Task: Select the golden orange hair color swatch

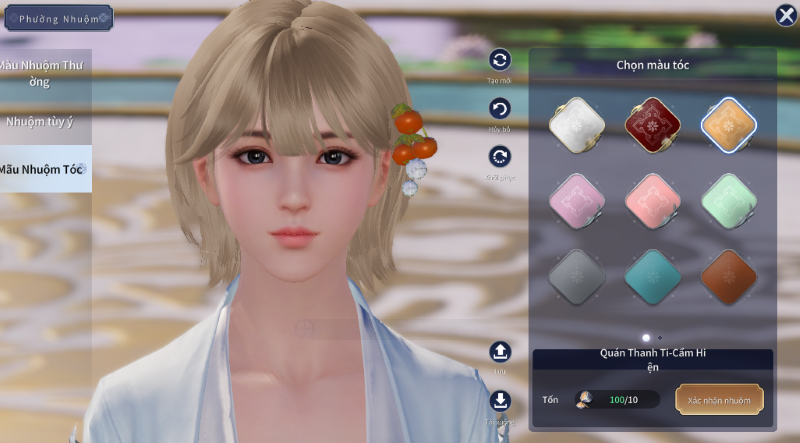Action: 728,124
